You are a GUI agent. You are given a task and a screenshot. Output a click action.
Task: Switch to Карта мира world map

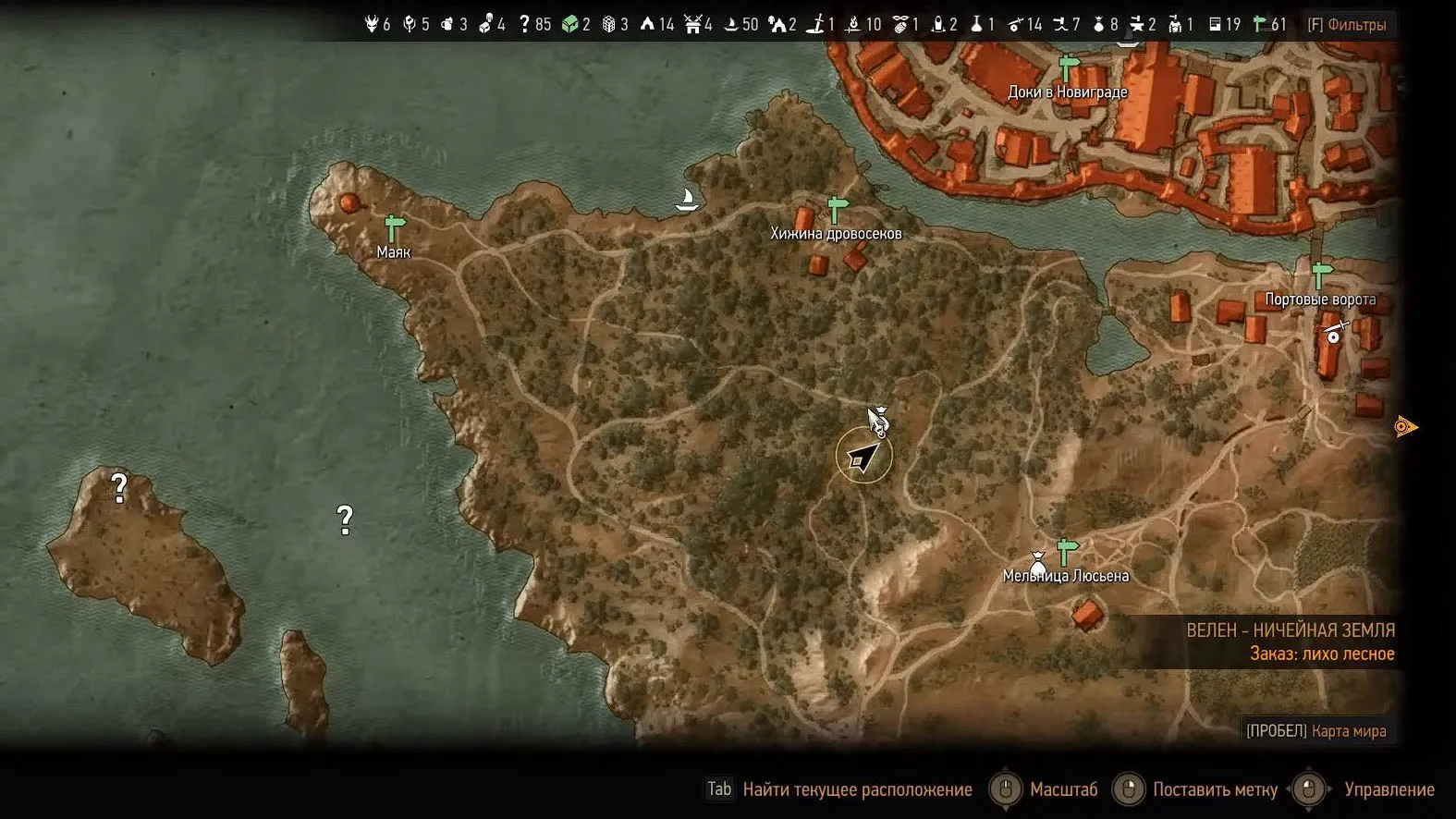1316,731
